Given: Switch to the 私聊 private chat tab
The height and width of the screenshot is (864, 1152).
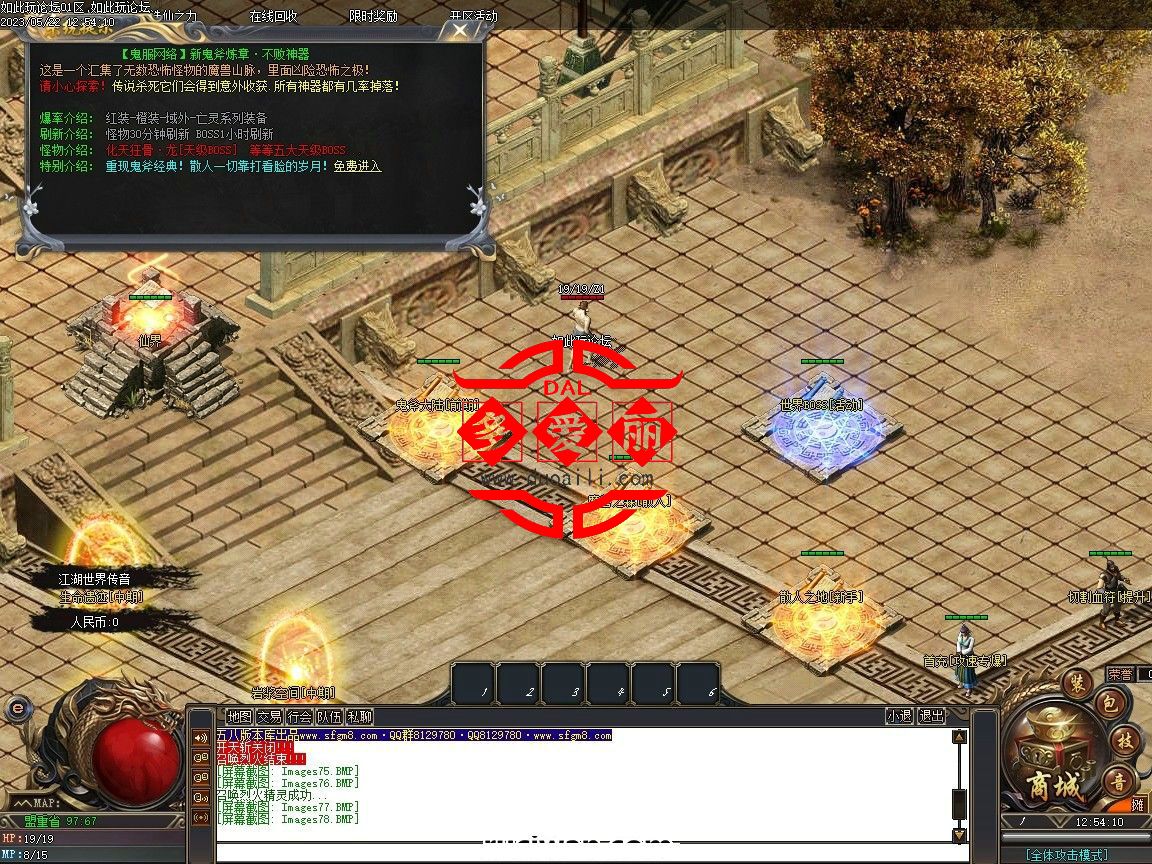Looking at the screenshot, I should pyautogui.click(x=359, y=716).
